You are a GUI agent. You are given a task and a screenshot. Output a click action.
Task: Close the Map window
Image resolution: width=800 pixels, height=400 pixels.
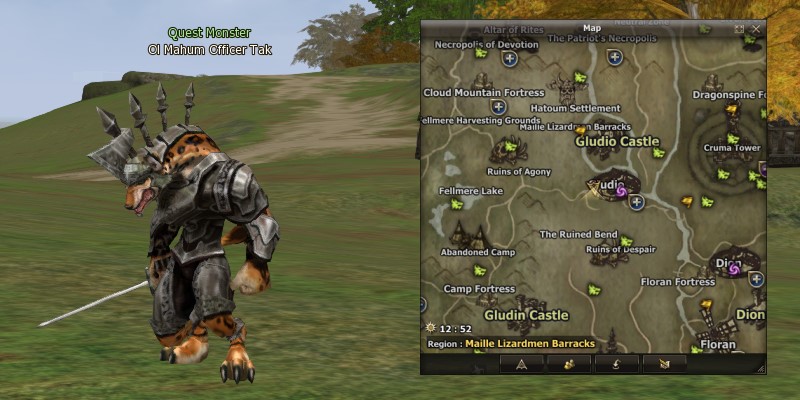756,29
